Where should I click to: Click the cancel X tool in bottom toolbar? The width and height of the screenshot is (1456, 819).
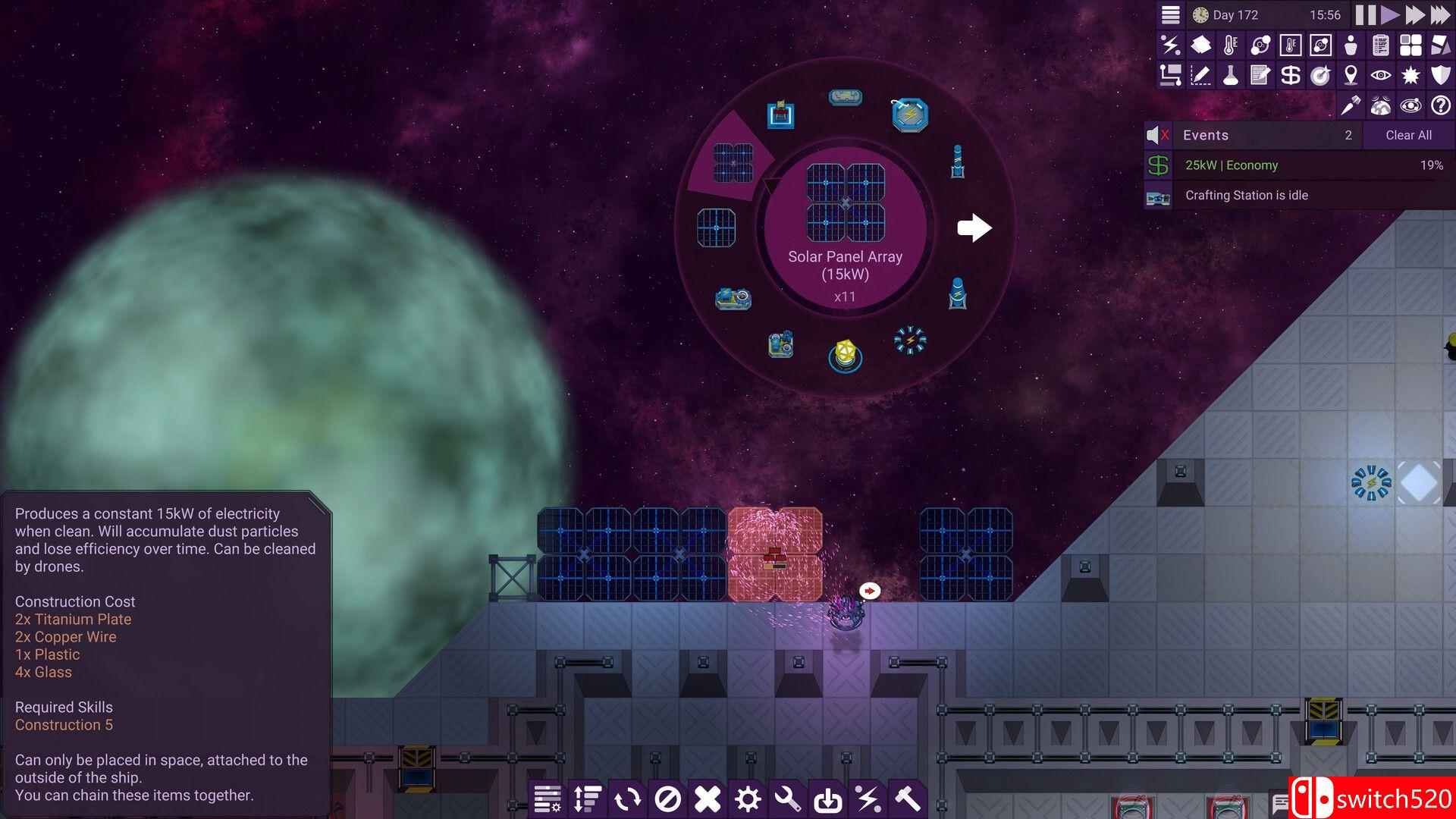[x=707, y=799]
